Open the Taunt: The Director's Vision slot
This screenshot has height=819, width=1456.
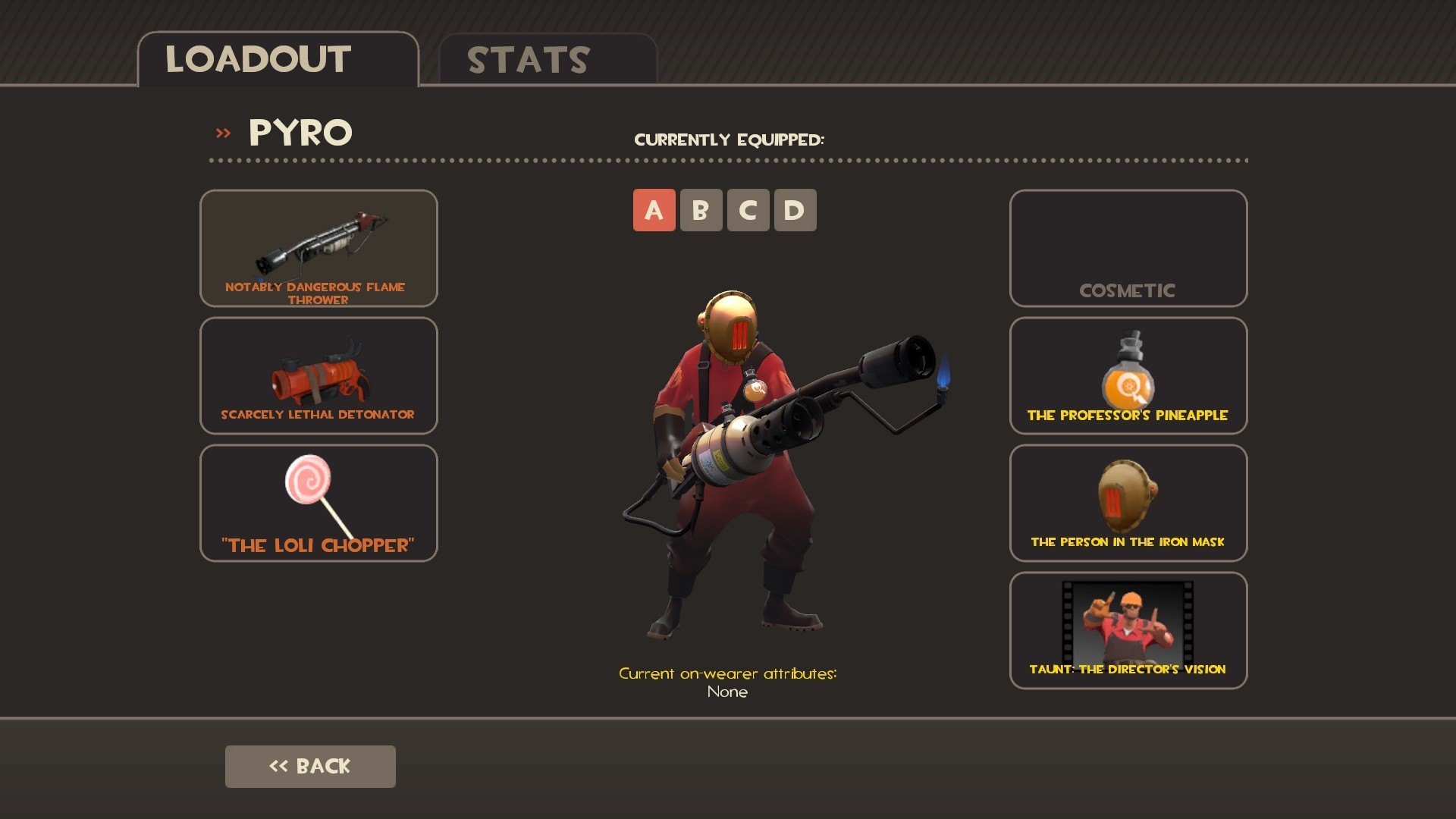click(x=1128, y=630)
